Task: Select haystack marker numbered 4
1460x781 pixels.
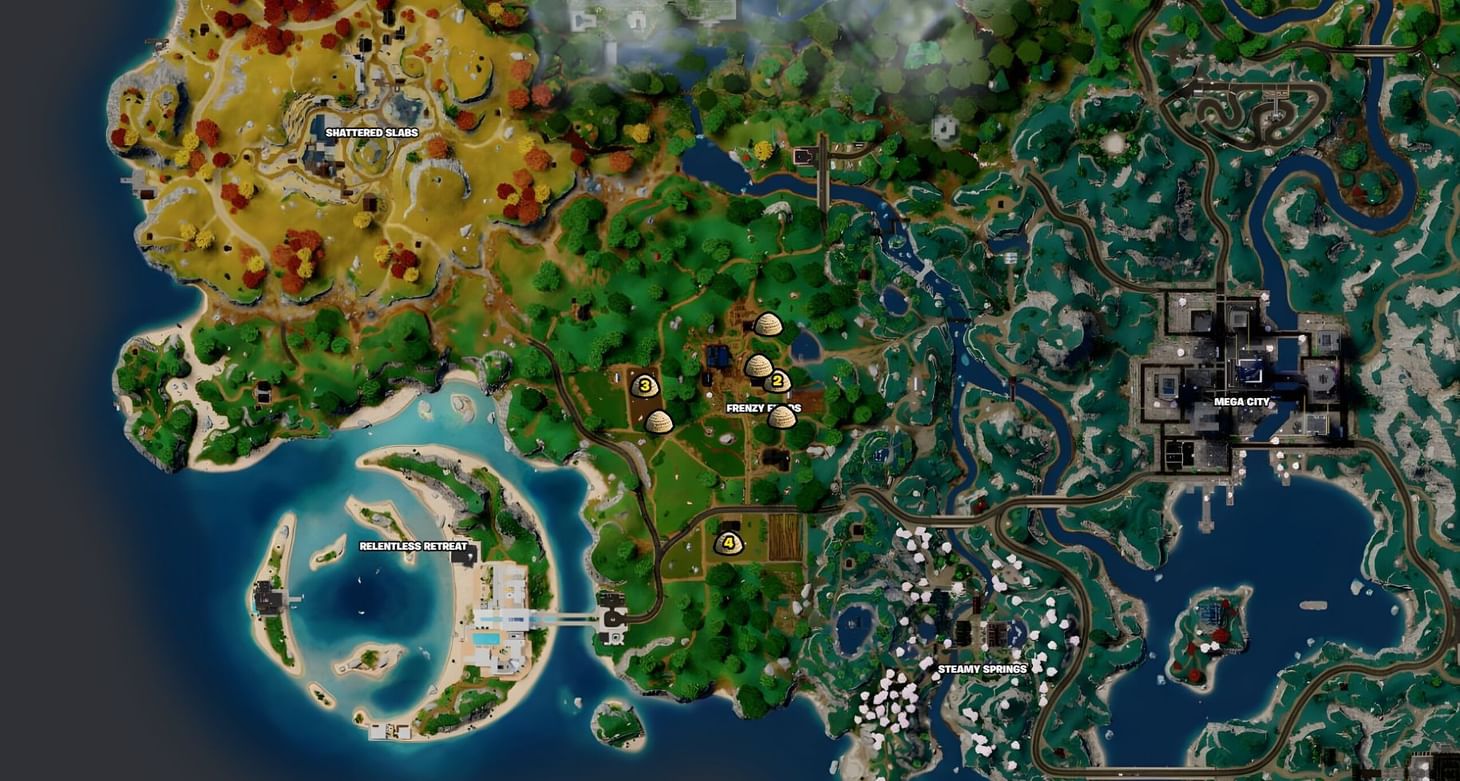Action: (x=729, y=542)
